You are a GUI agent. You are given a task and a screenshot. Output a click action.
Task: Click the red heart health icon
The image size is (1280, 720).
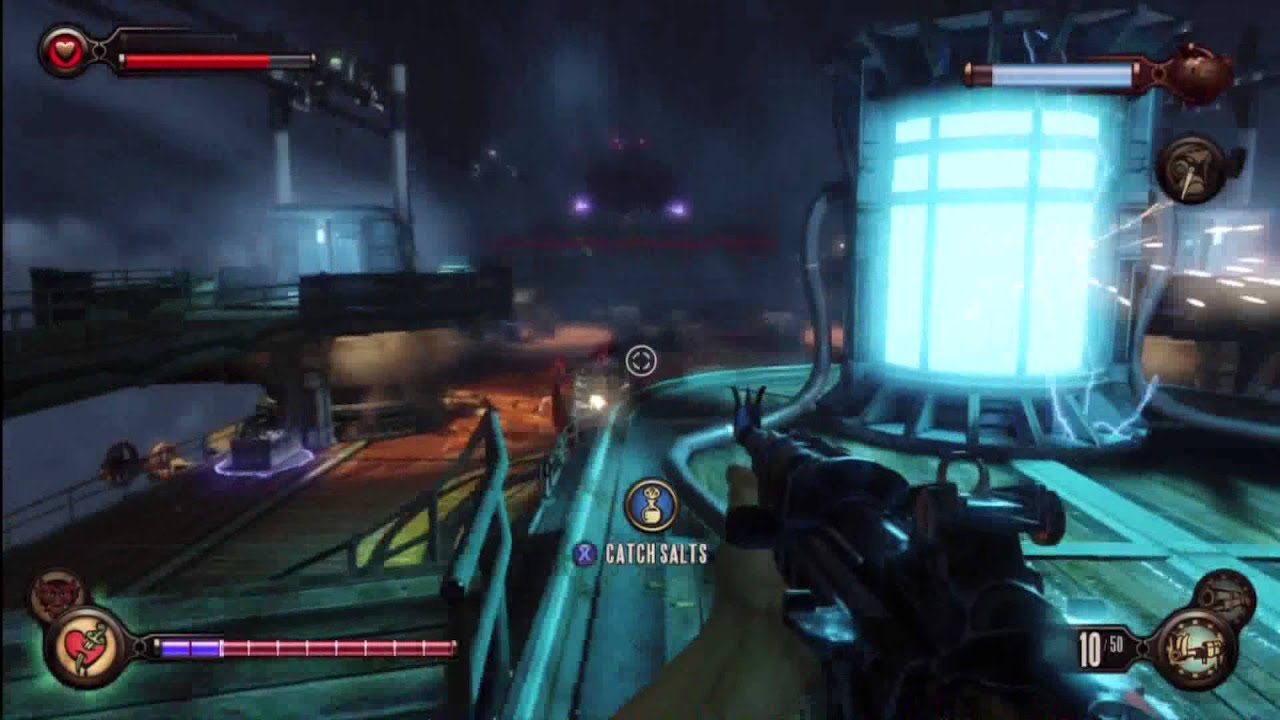(x=65, y=52)
